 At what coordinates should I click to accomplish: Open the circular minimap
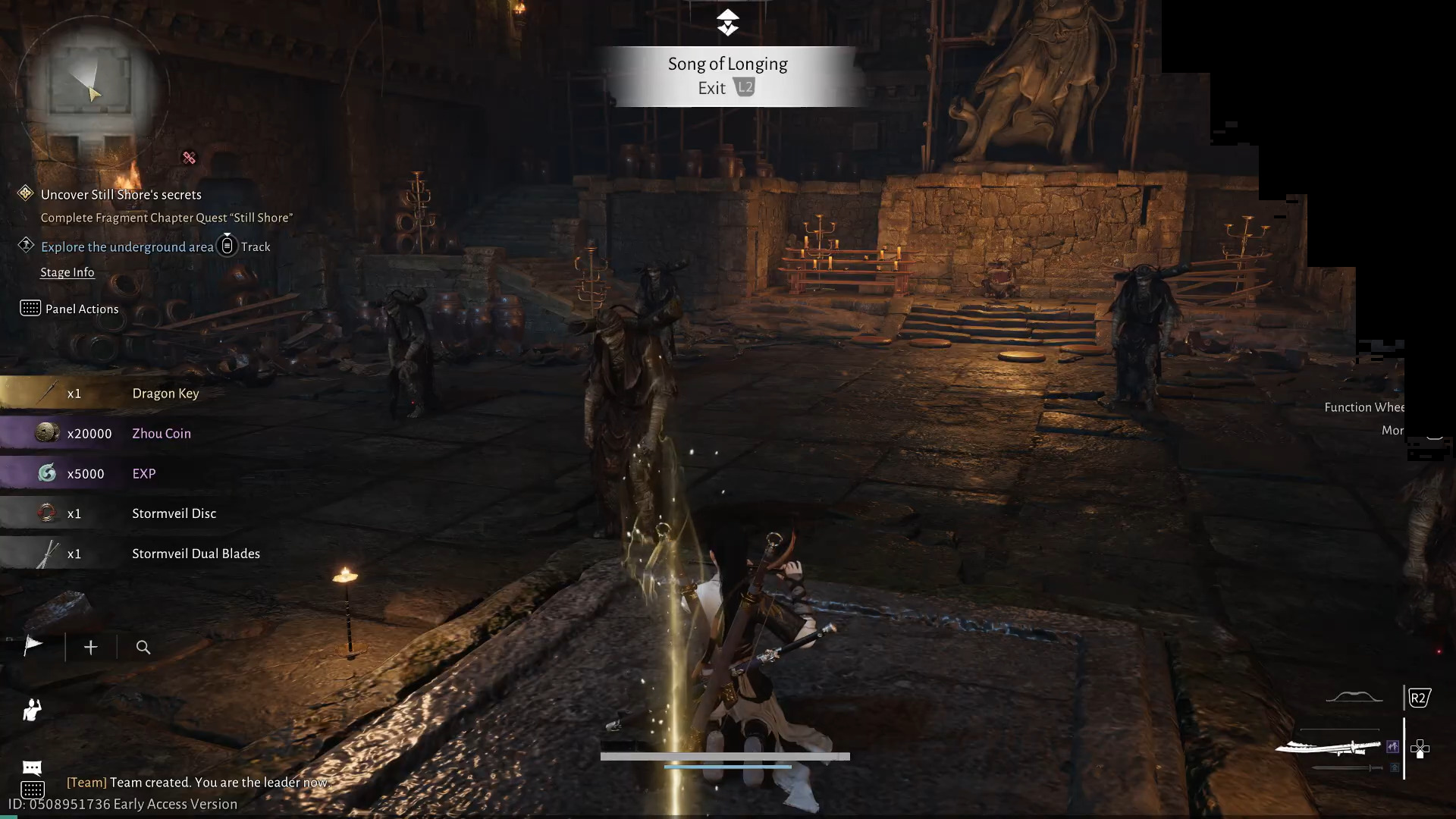pos(91,91)
